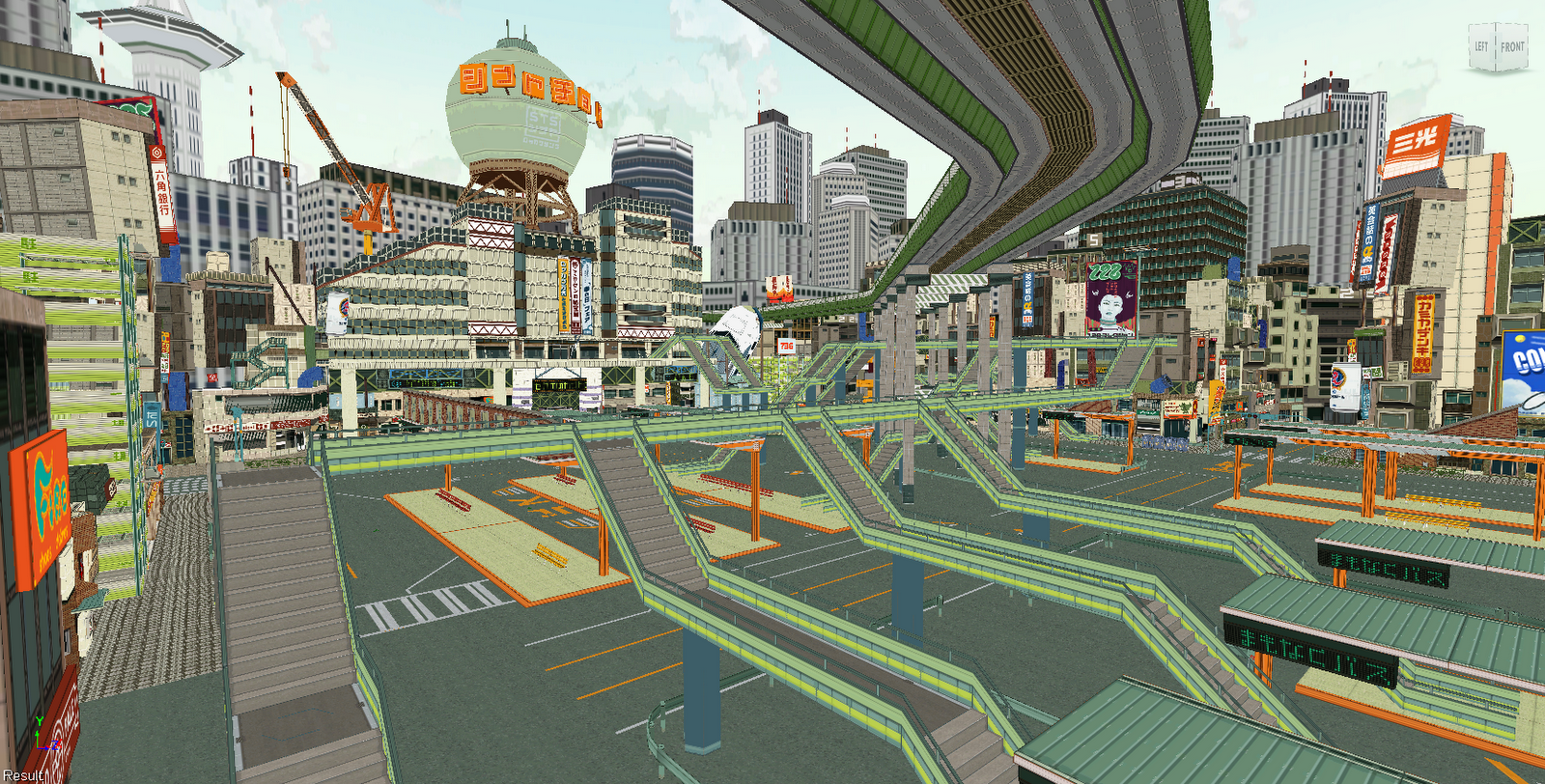
Task: Click the geisha face billboard
Action: pyautogui.click(x=1112, y=299)
